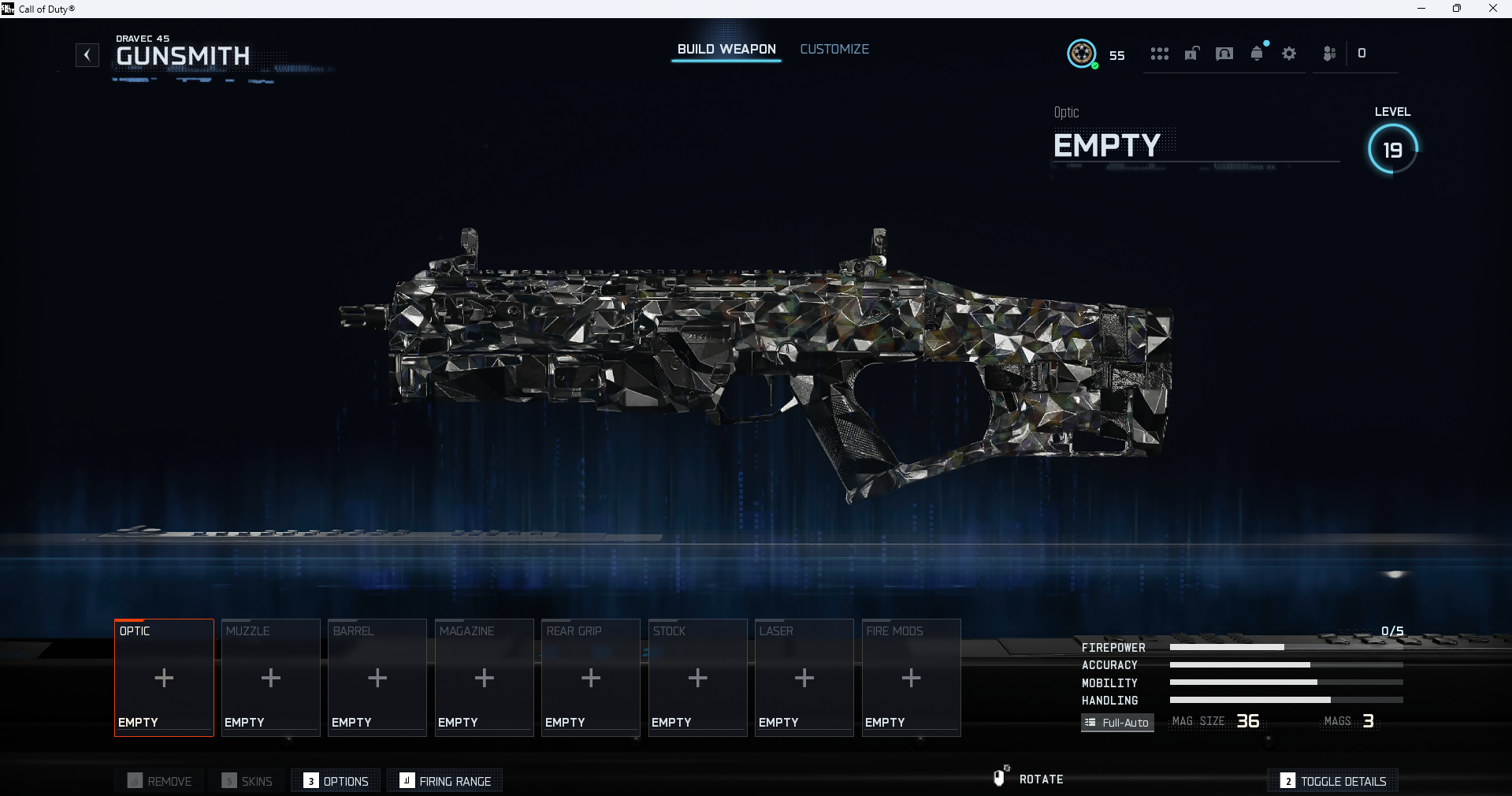Show notifications via the bell icon
Screen dimensions: 1512x796
1257,54
